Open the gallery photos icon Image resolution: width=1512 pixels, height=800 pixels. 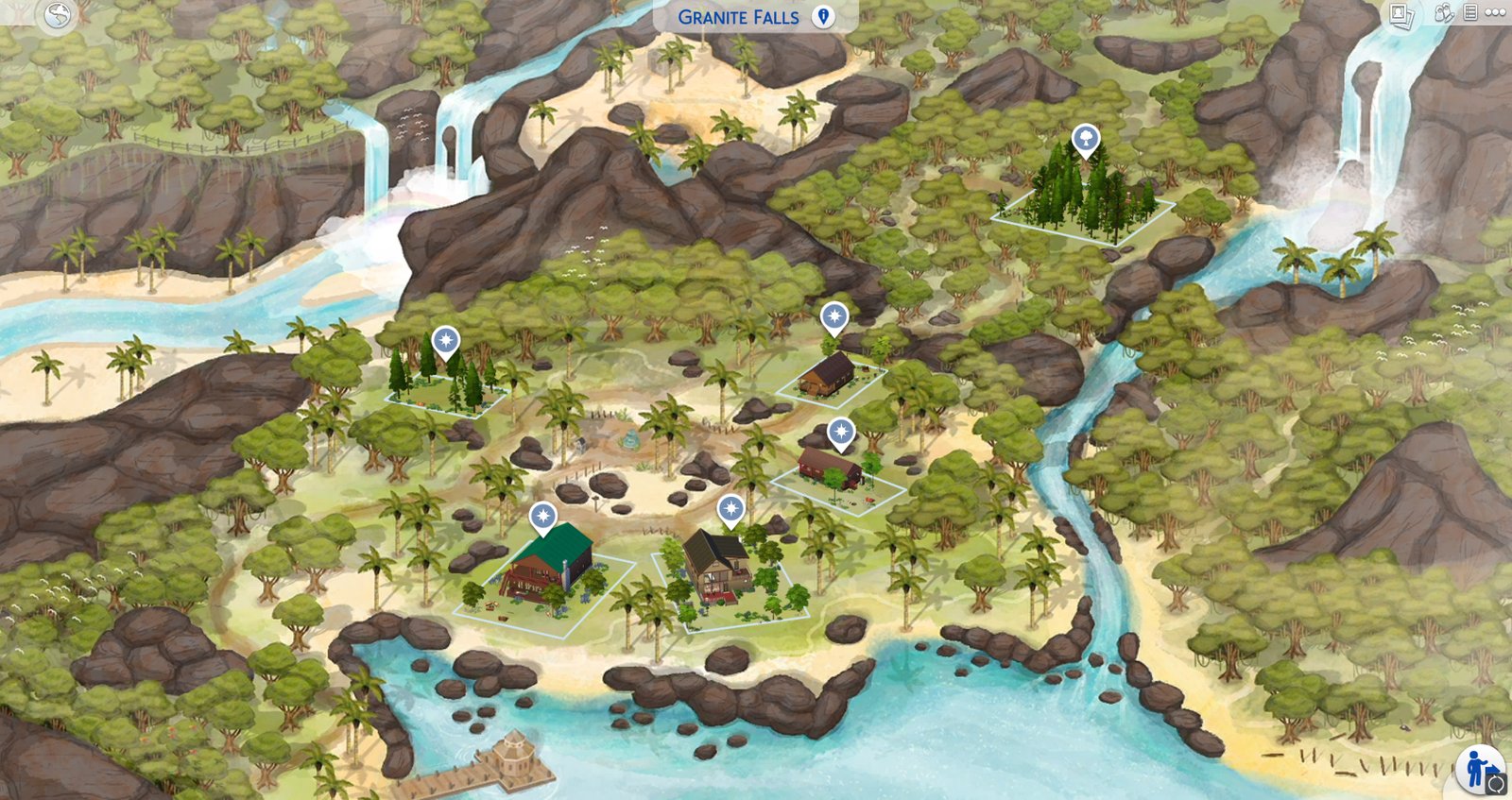(1401, 14)
